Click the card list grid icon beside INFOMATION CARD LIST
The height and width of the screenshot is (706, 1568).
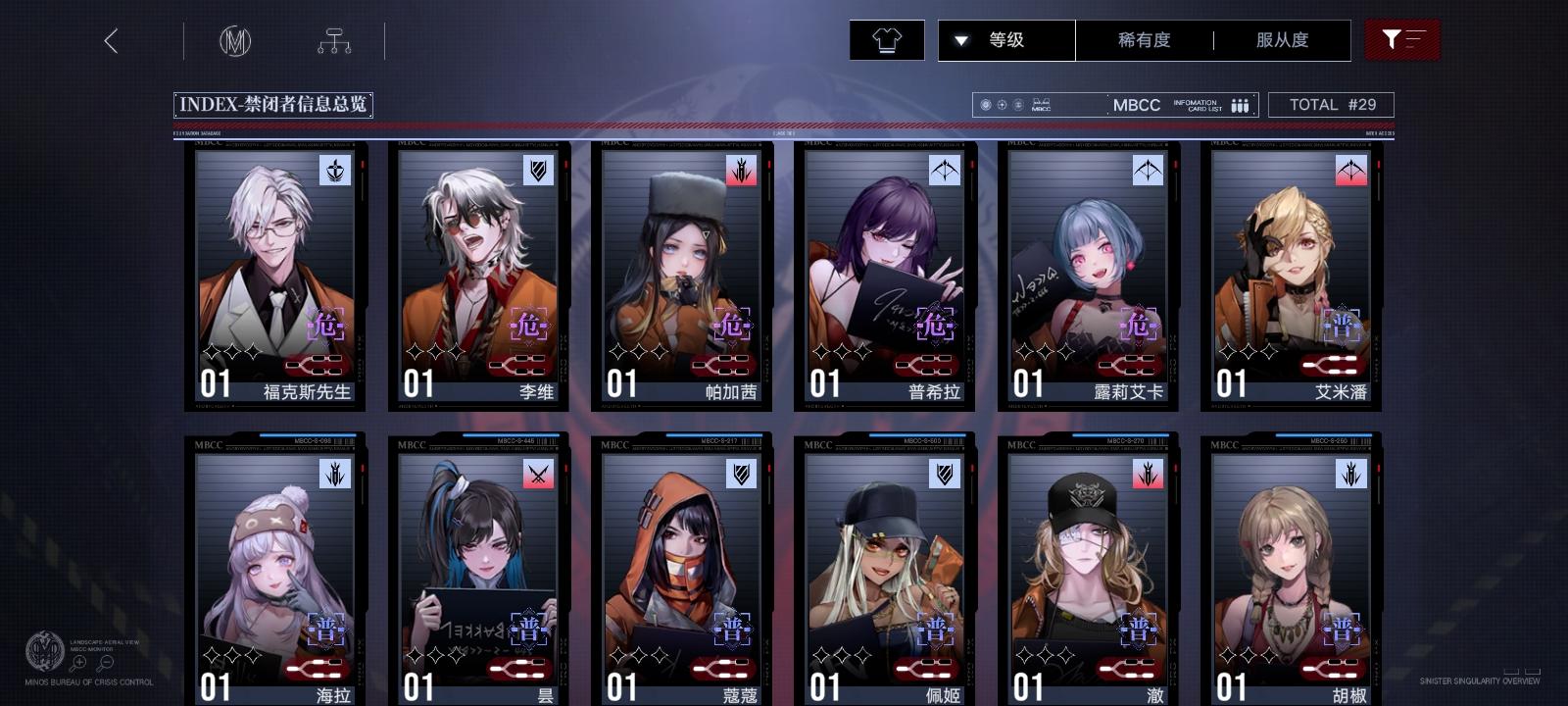pos(1239,104)
